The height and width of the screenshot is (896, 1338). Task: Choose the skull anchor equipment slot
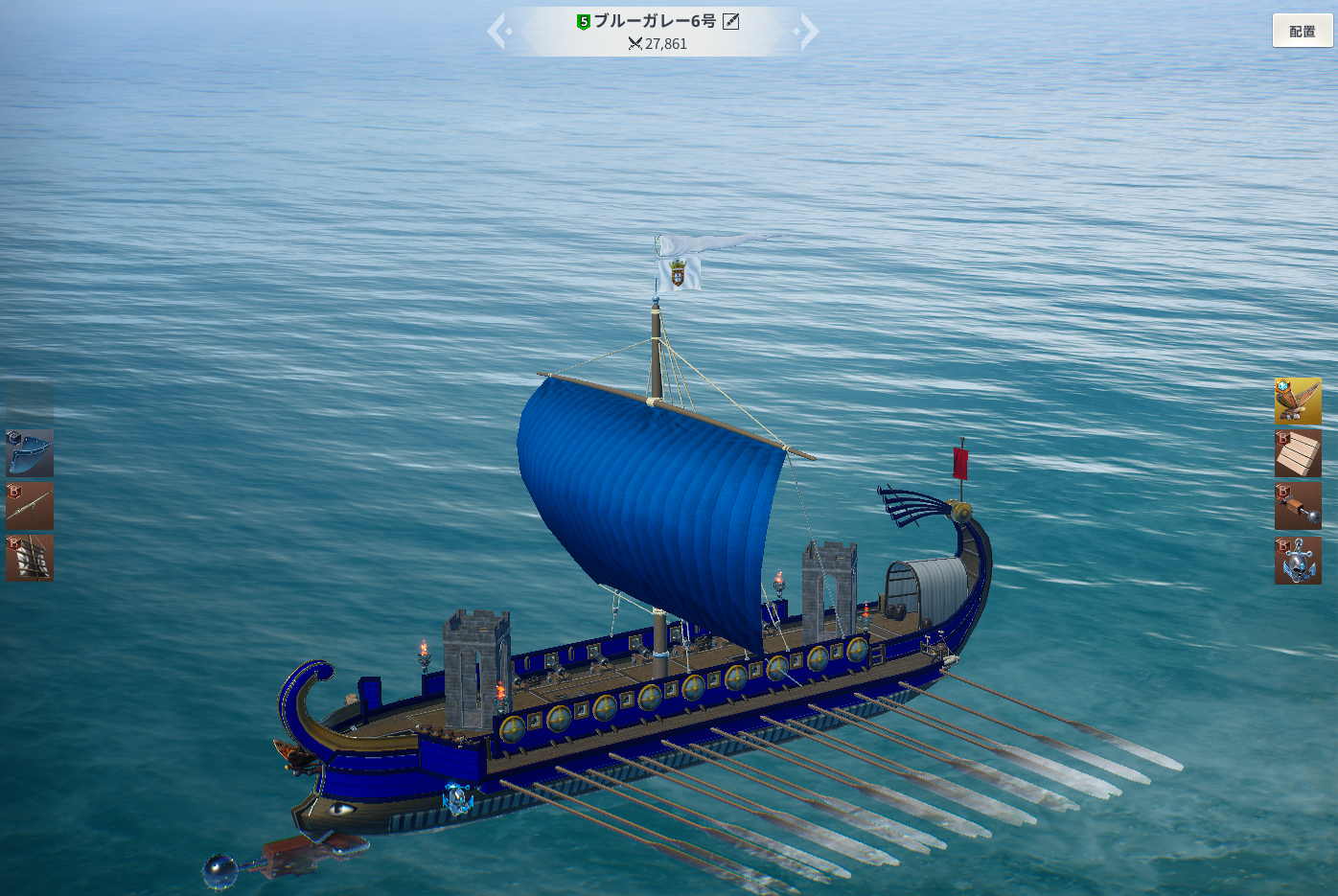coord(1298,560)
